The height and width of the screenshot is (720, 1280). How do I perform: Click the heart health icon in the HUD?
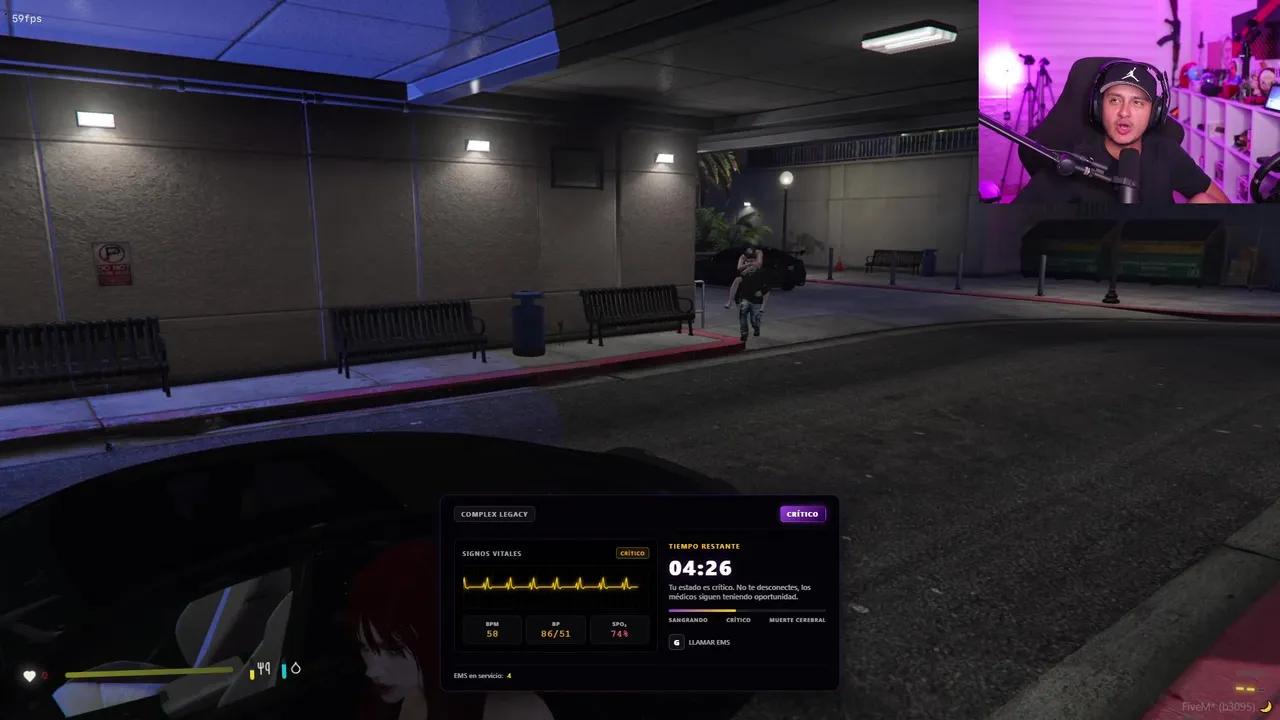[32, 675]
